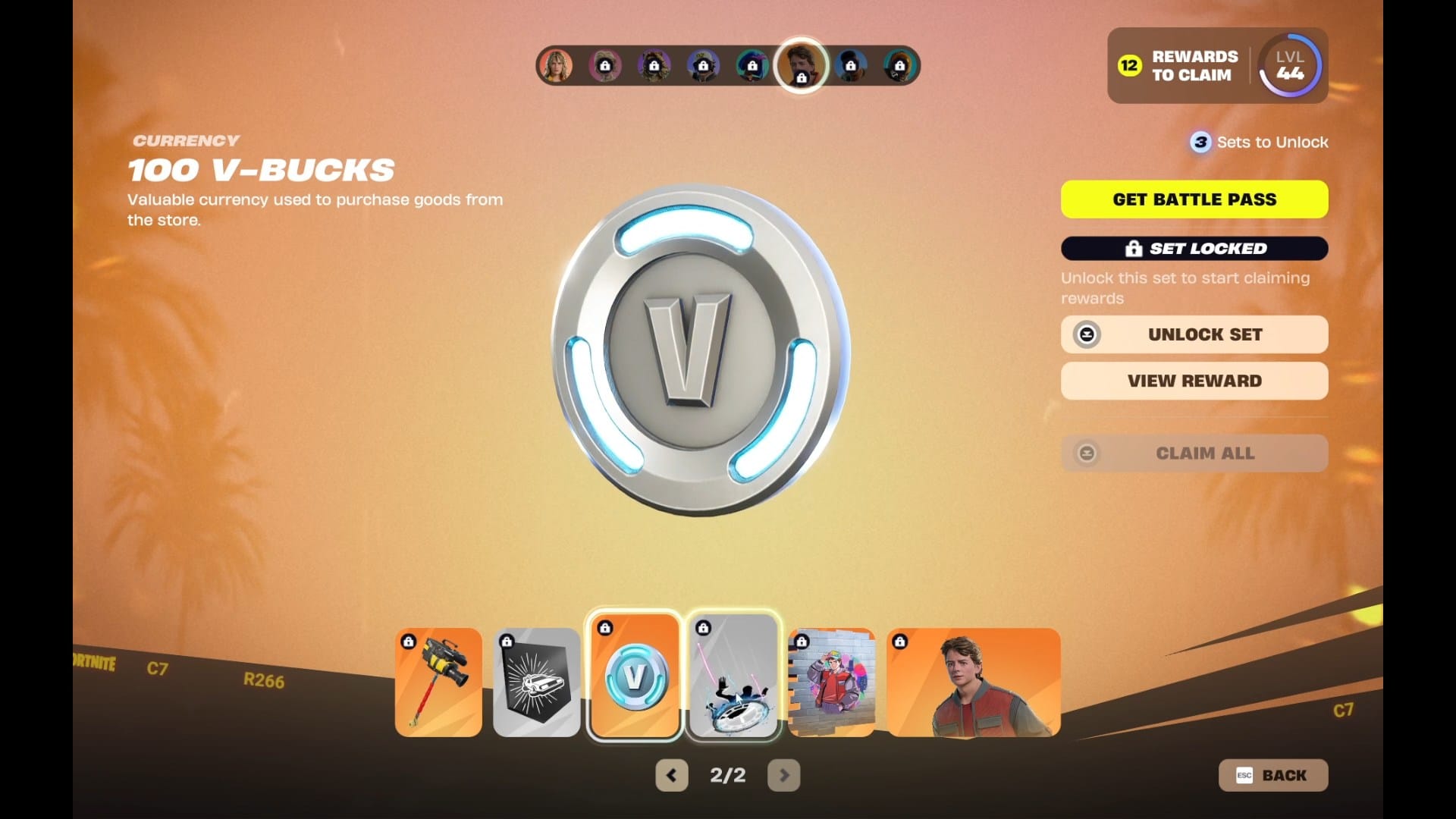Click the Get Battle Pass button
This screenshot has height=819, width=1456.
click(x=1194, y=199)
